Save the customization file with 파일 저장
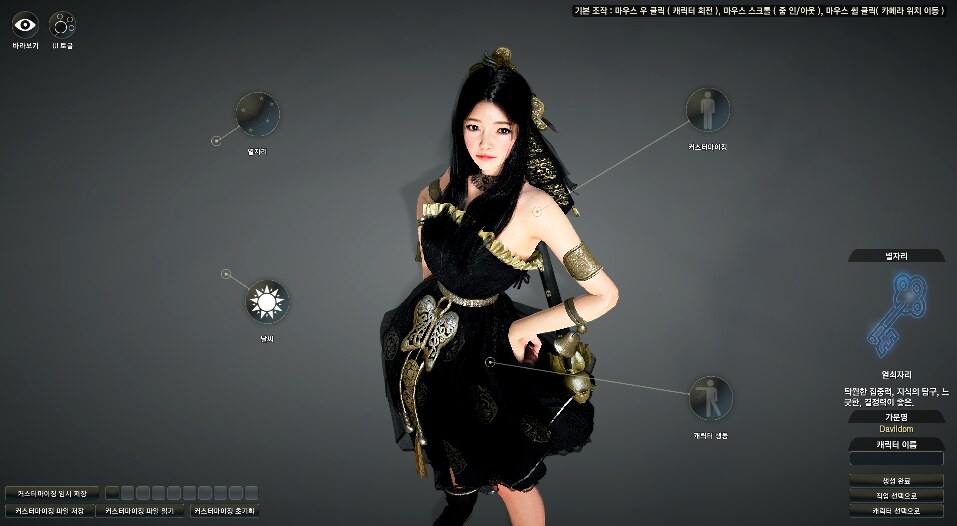The image size is (957, 526). (x=52, y=510)
